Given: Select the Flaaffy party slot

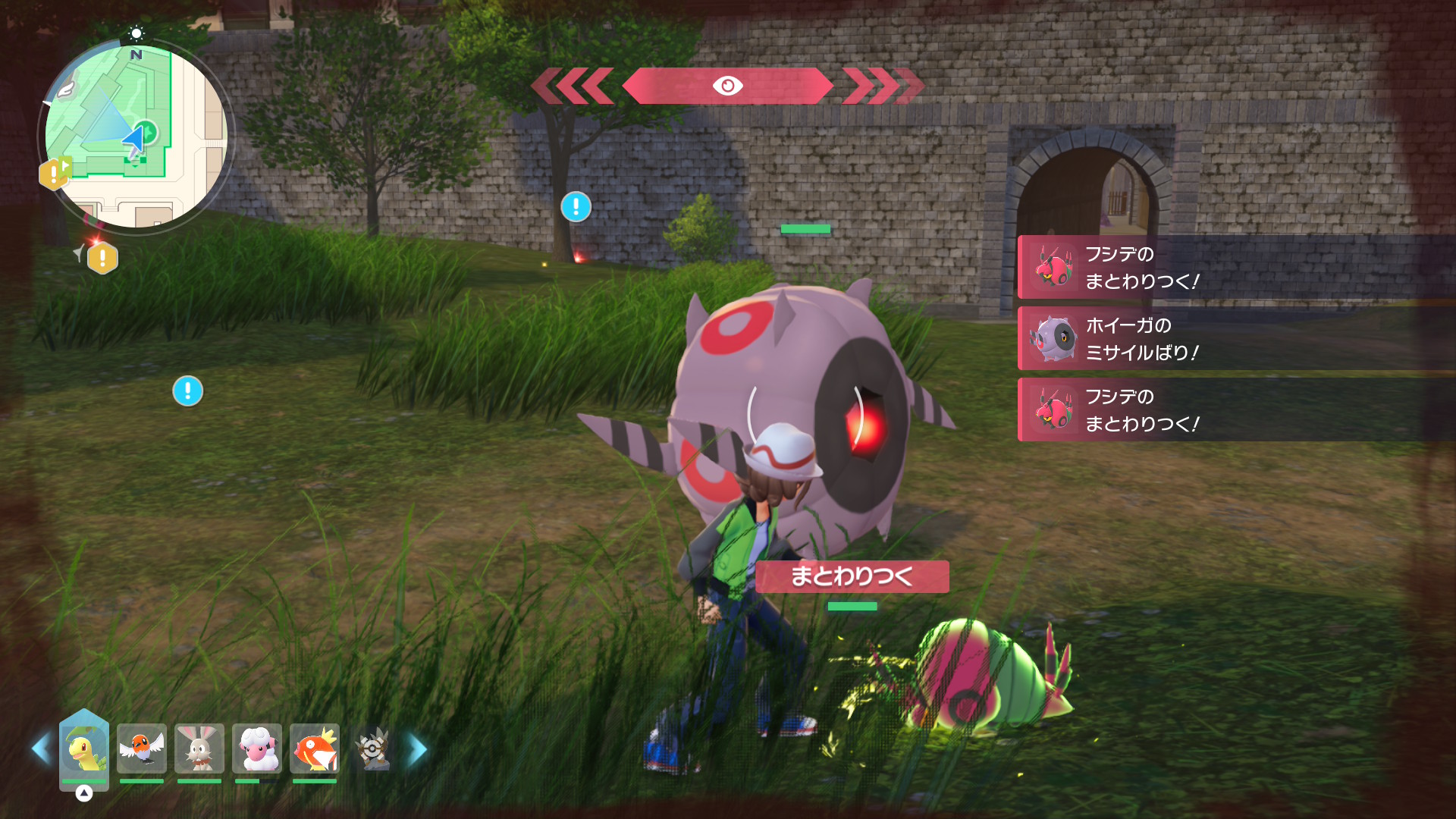Looking at the screenshot, I should (257, 749).
